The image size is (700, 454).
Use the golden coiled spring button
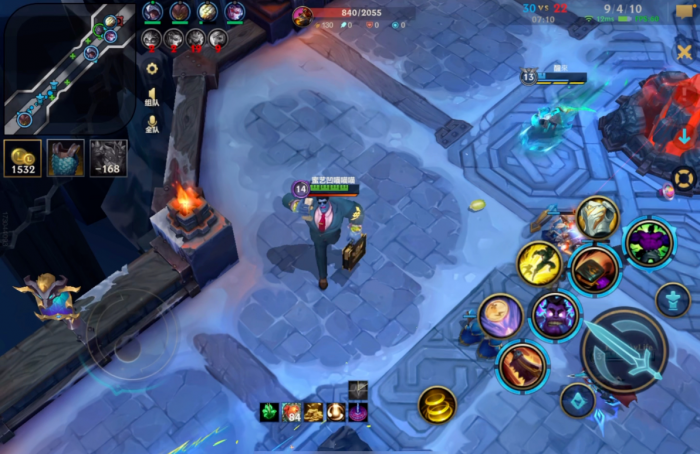437,404
